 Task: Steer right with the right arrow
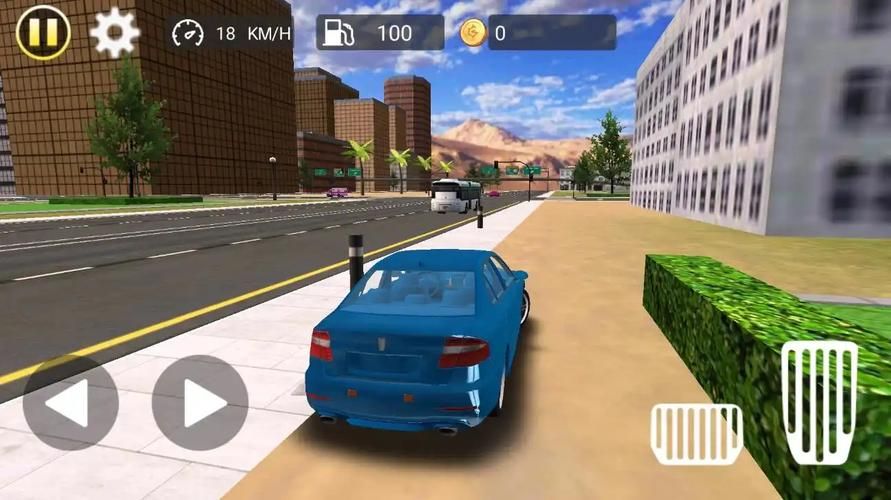click(200, 403)
